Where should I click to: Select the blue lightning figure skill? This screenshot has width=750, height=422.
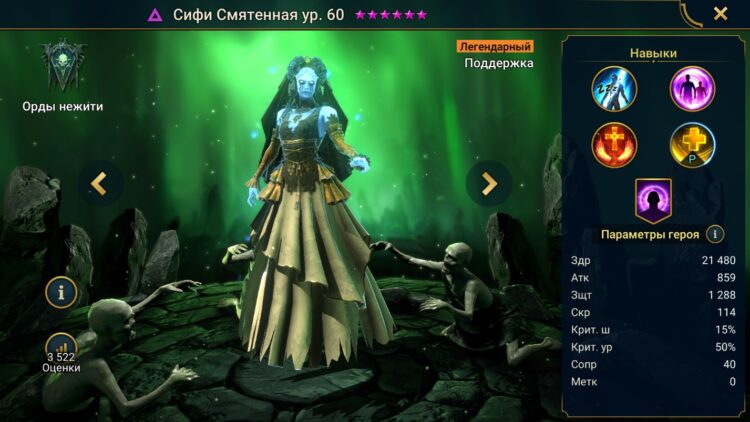point(614,88)
